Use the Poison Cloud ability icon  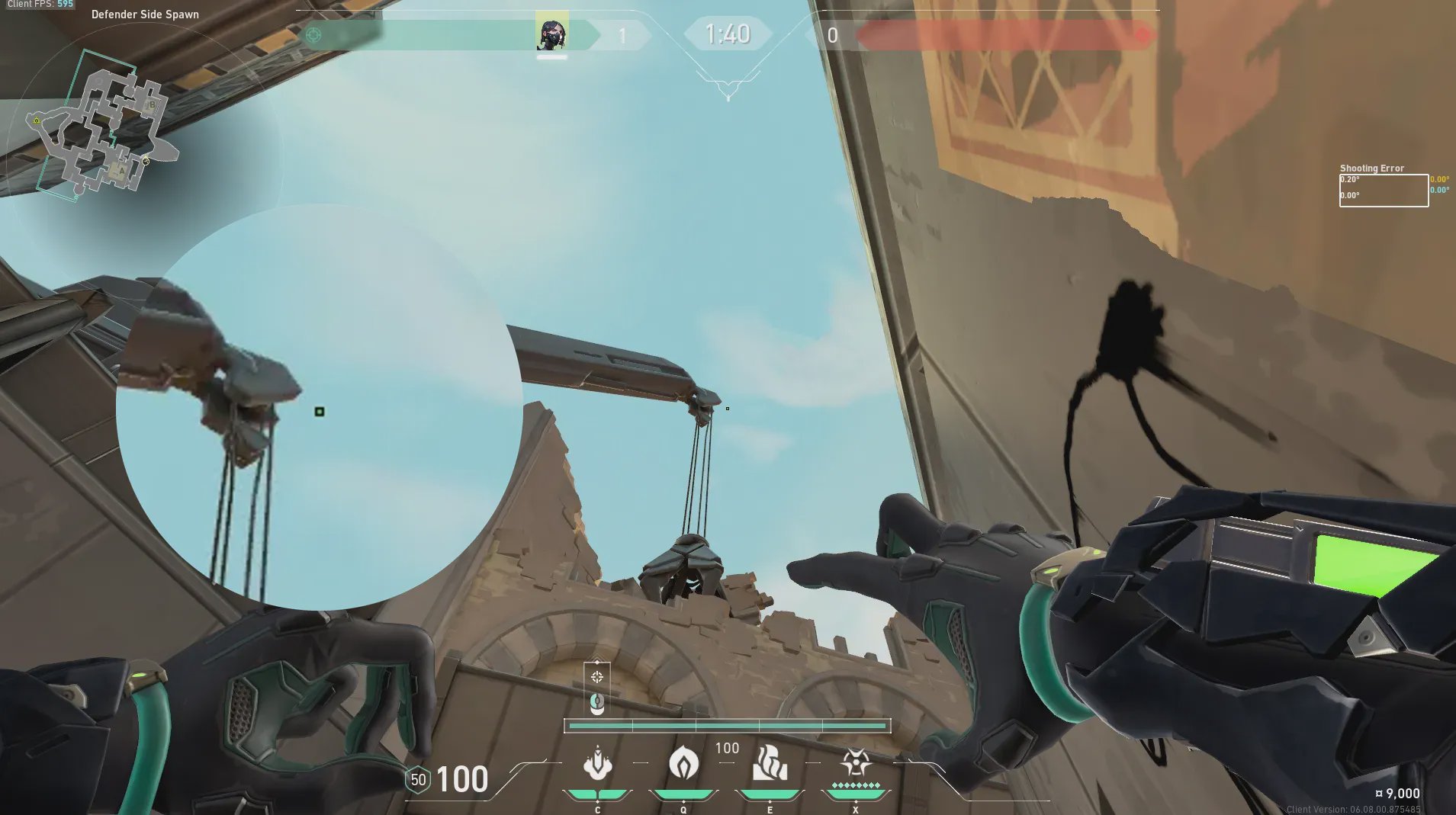[x=683, y=763]
